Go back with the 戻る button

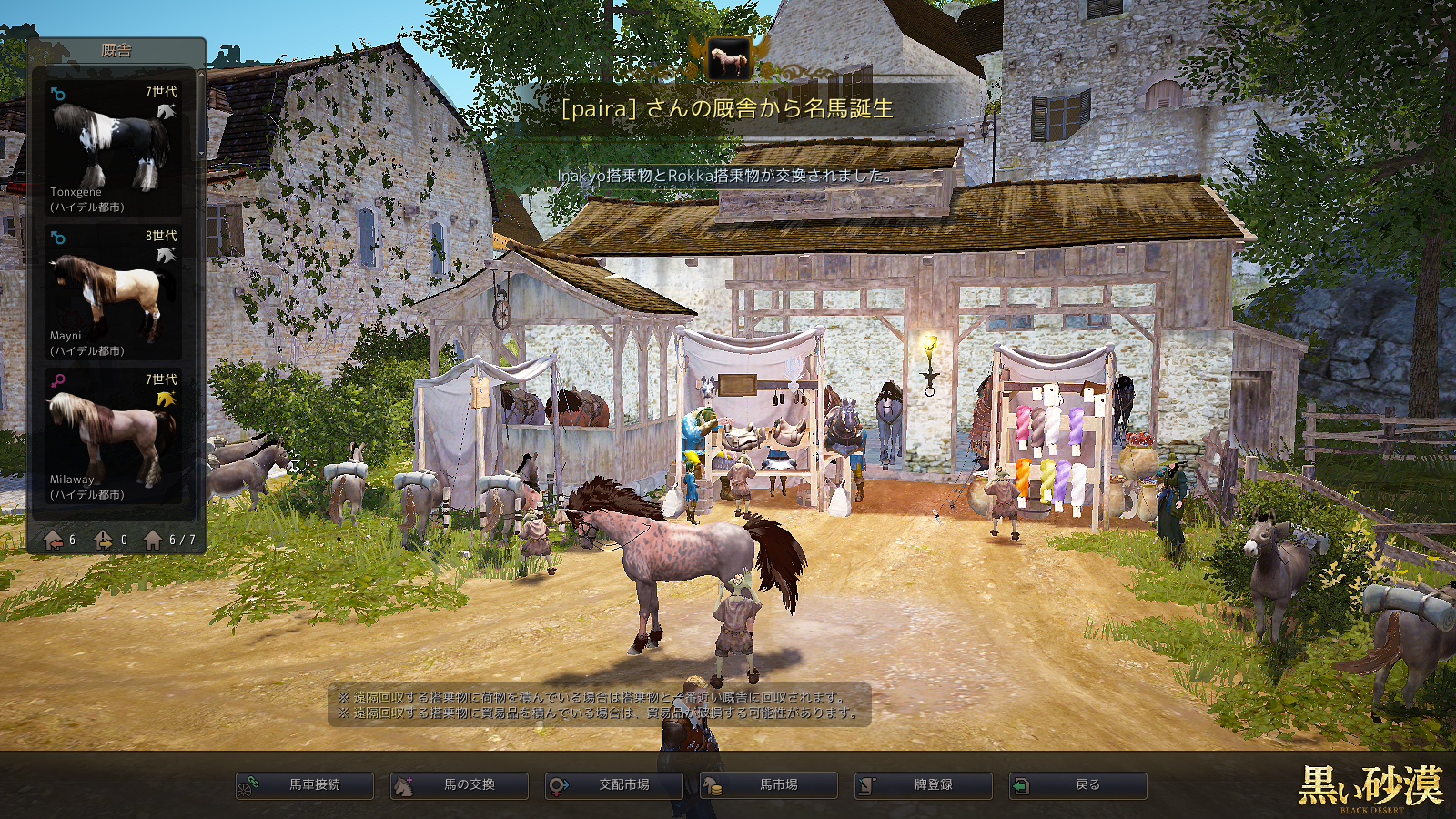click(1078, 785)
